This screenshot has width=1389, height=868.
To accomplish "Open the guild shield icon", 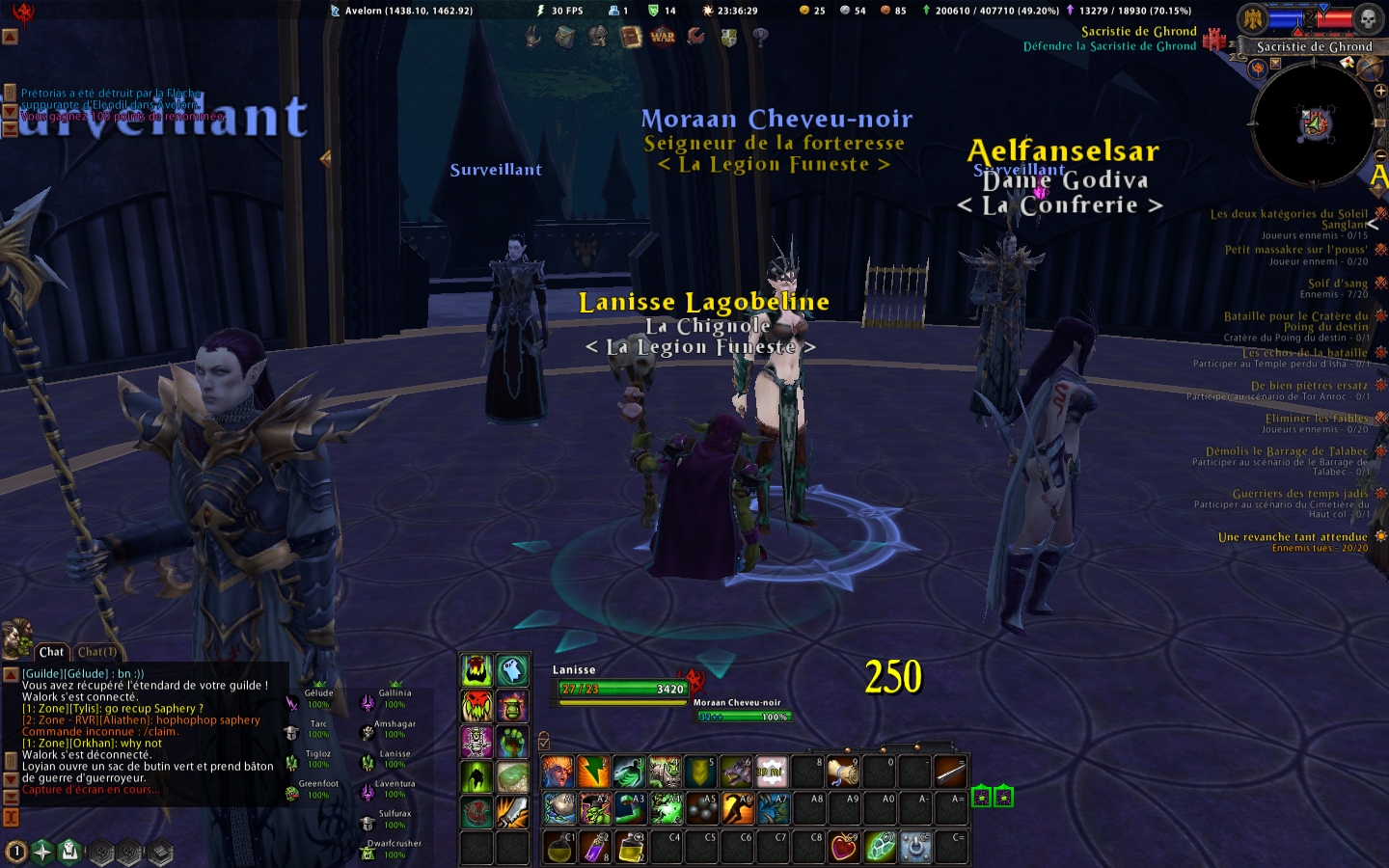I will click(x=728, y=37).
